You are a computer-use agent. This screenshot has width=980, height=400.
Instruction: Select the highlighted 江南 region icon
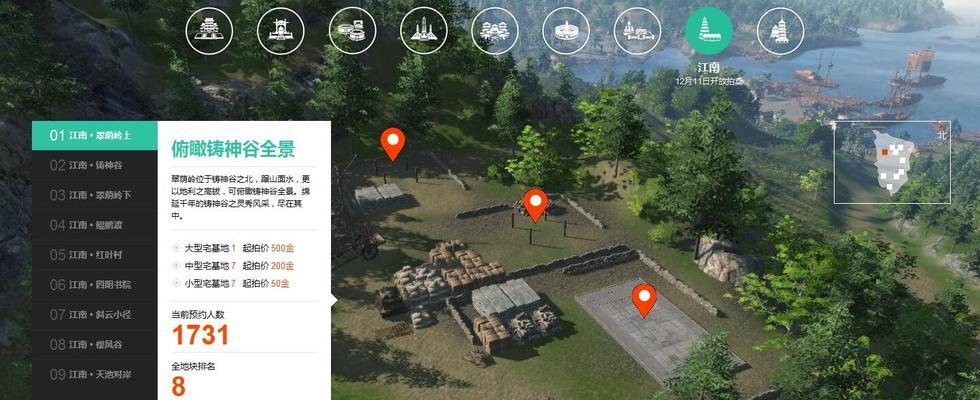708,31
